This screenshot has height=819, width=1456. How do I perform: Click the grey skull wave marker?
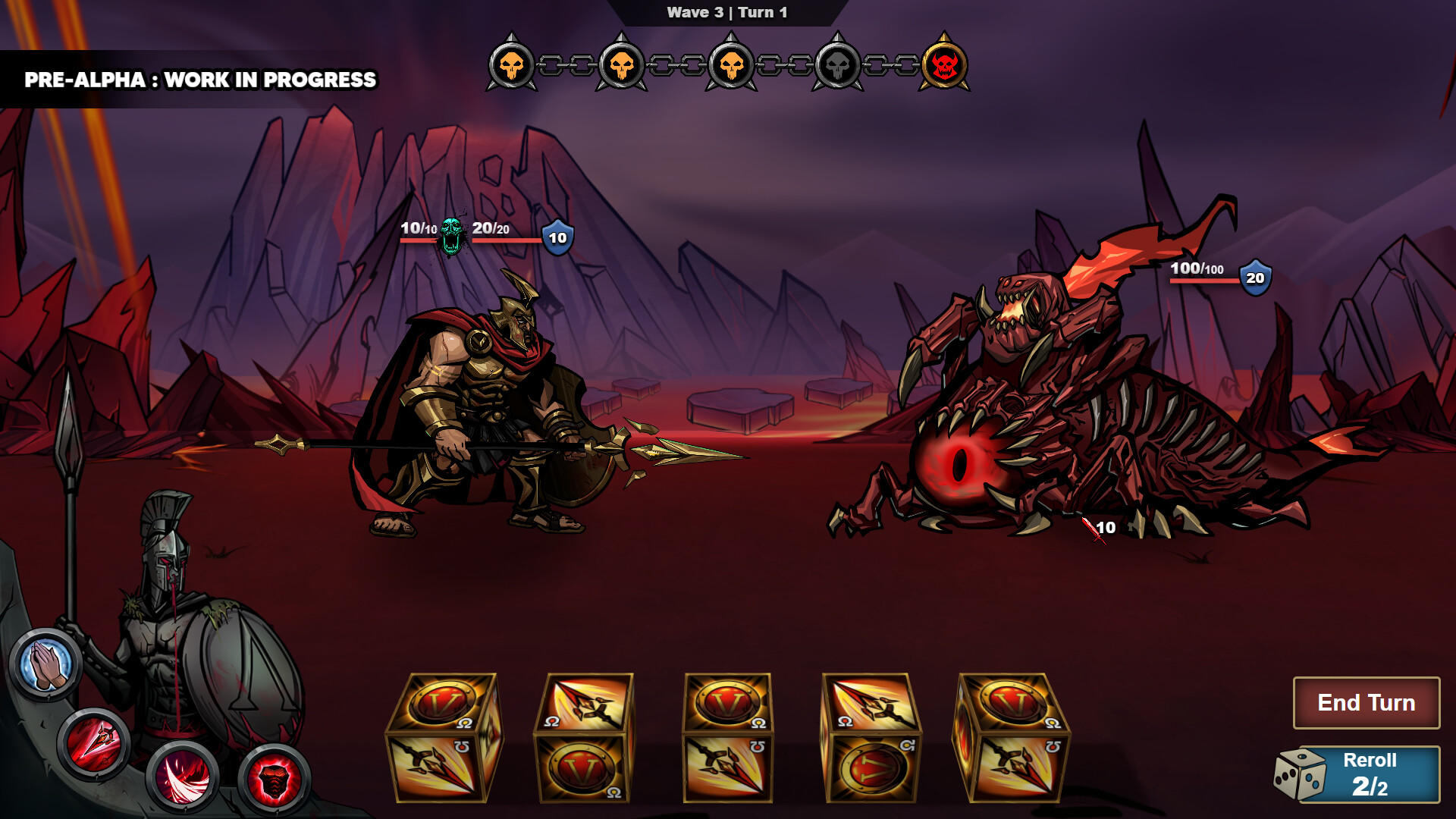(834, 66)
